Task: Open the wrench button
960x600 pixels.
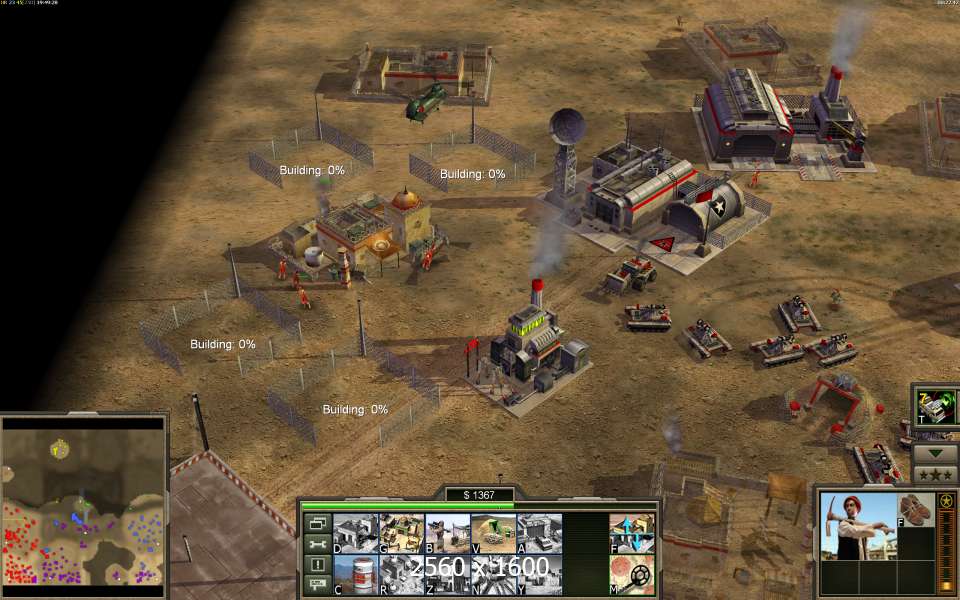Action: (x=318, y=544)
